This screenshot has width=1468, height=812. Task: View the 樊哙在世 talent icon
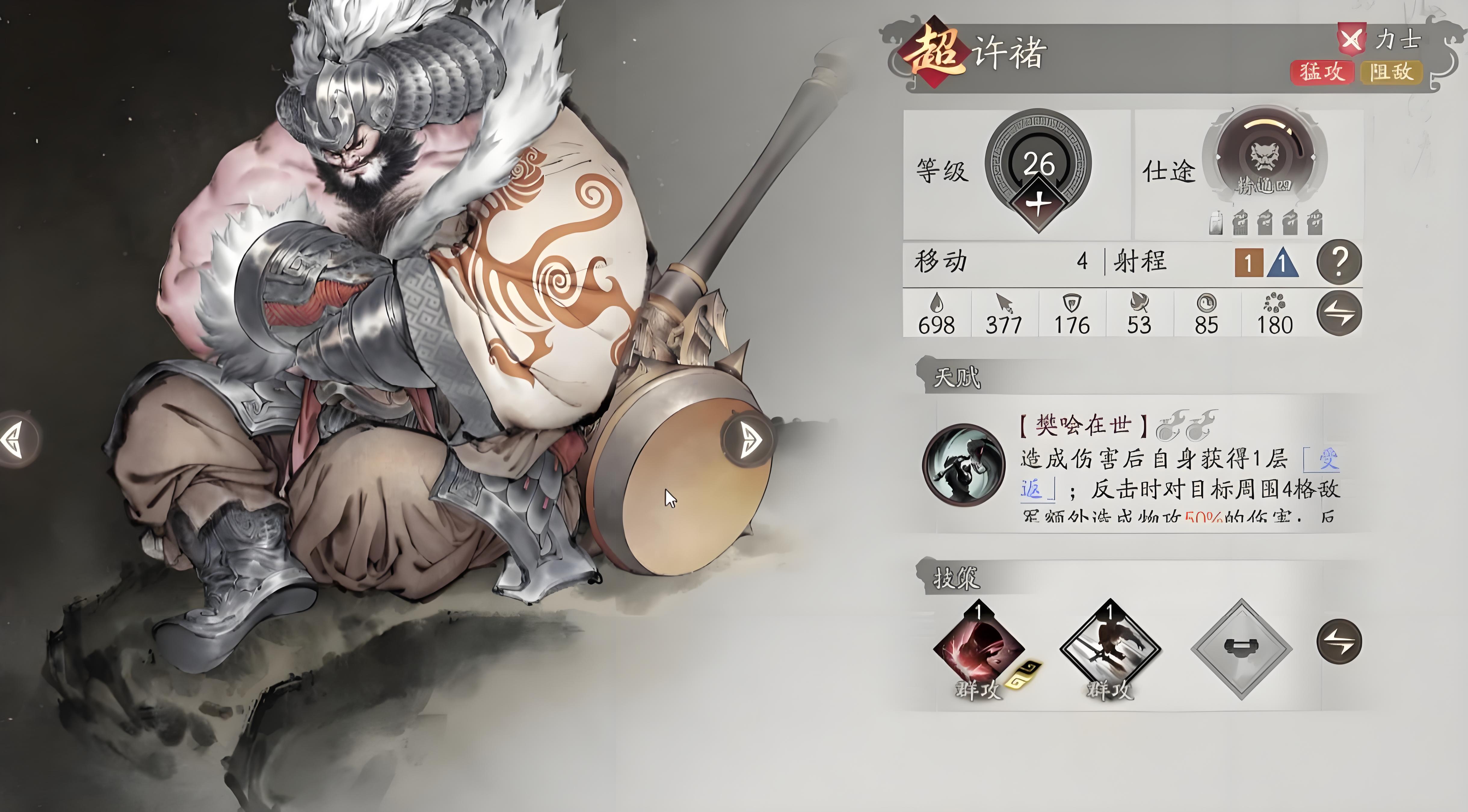tap(964, 464)
